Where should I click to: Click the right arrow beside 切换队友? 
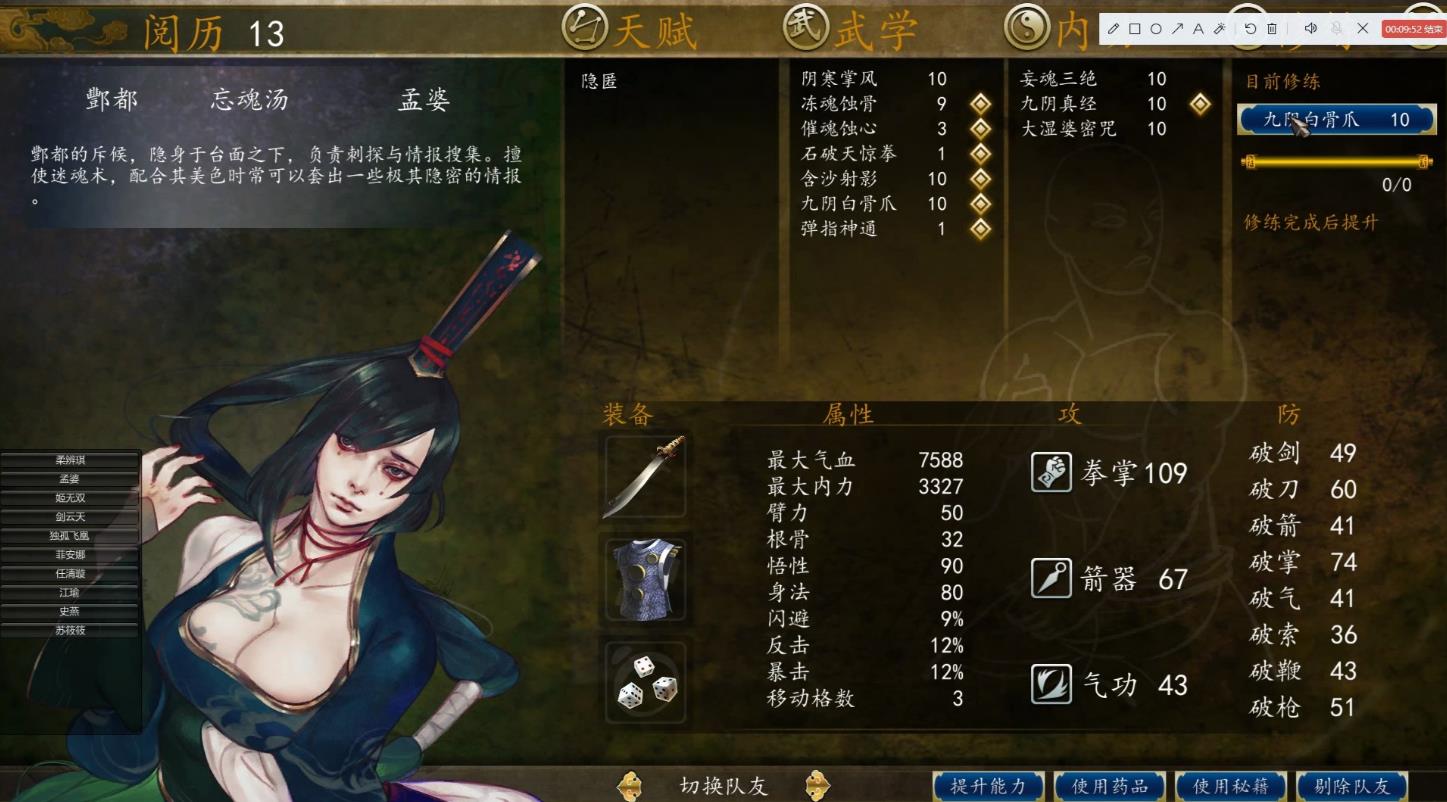[x=818, y=787]
